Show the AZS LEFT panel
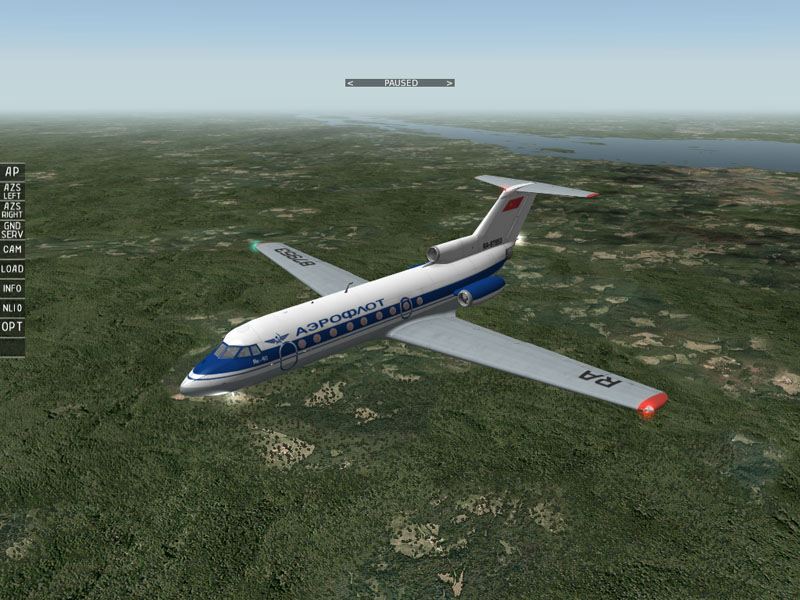The height and width of the screenshot is (600, 800). pyautogui.click(x=12, y=191)
